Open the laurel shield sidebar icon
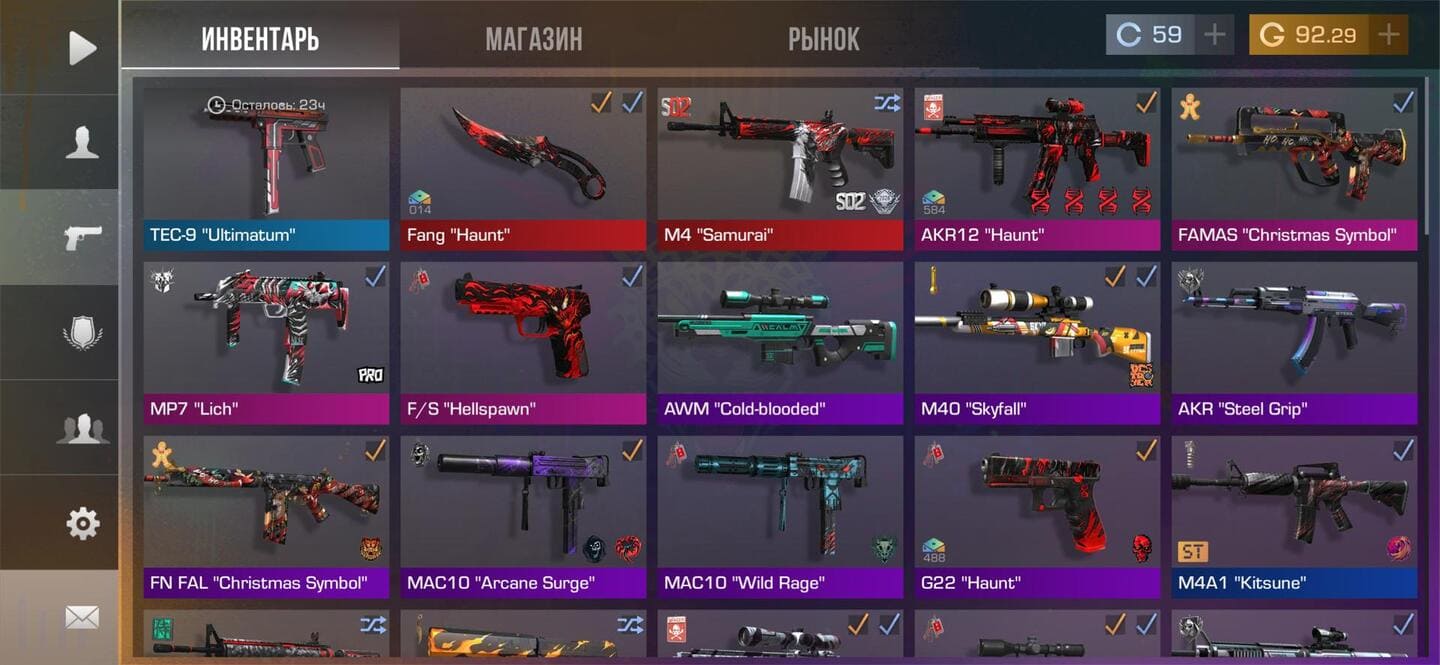1440x665 pixels. coord(82,333)
